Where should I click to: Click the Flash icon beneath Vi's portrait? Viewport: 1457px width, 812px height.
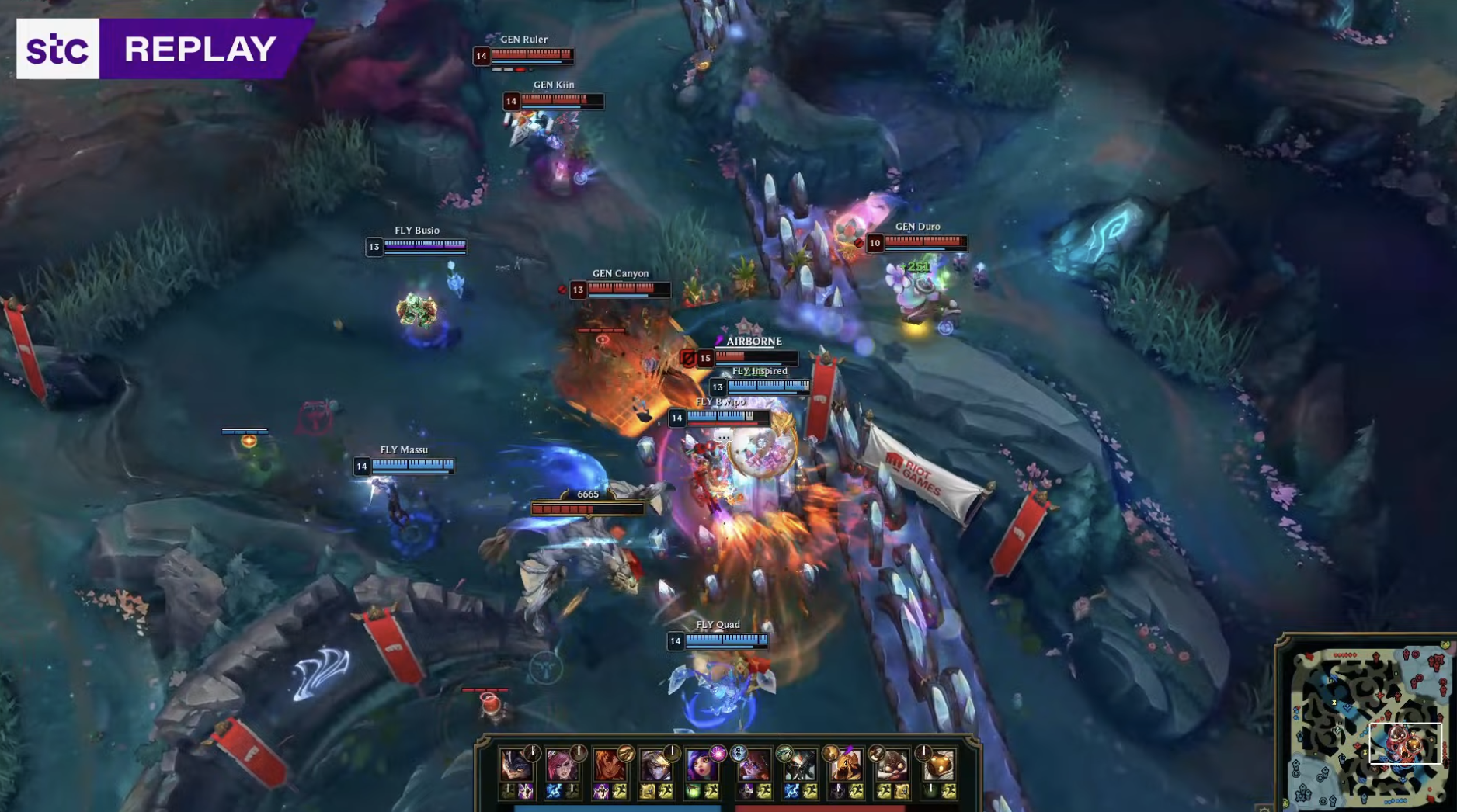pos(572,791)
